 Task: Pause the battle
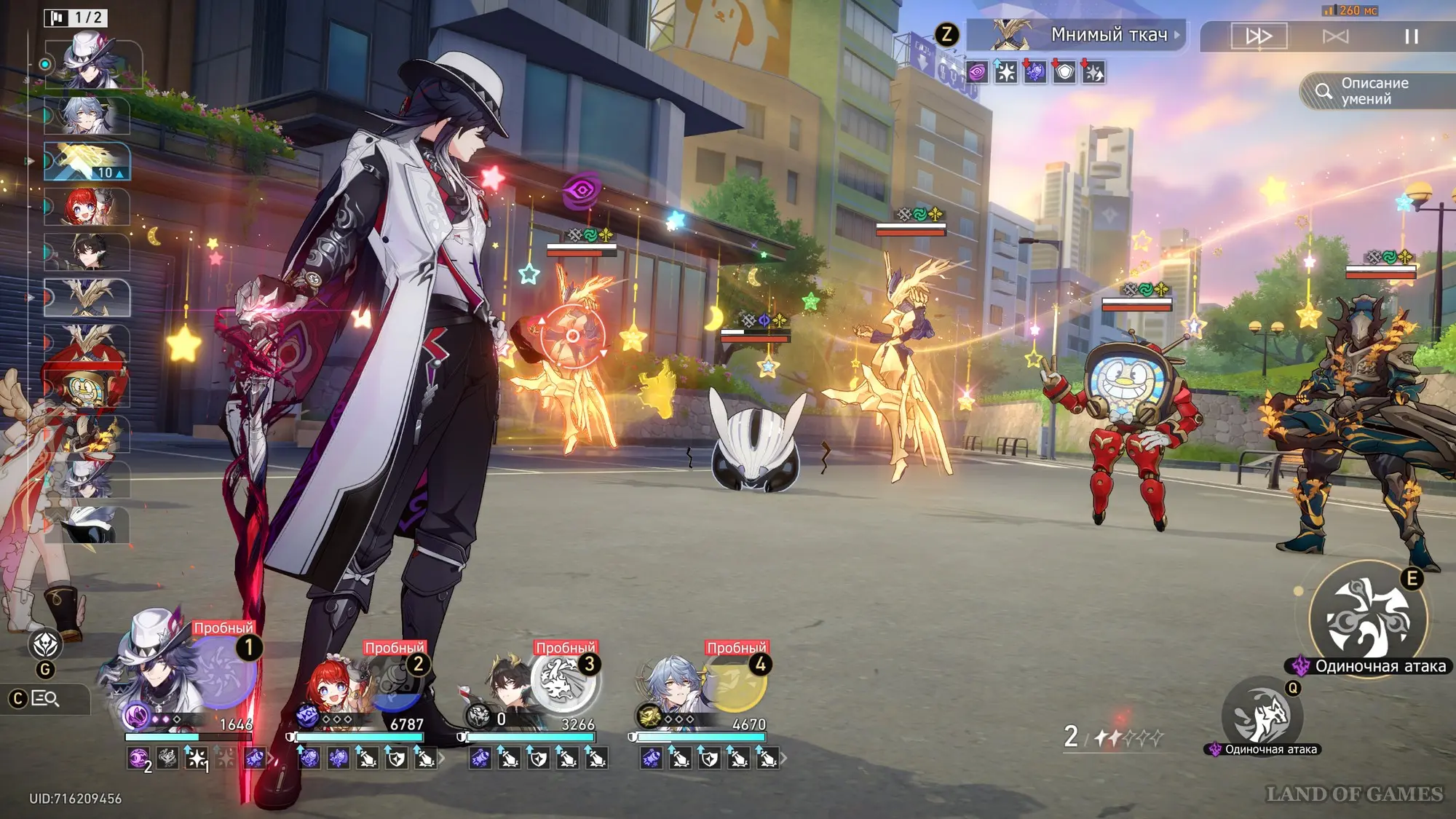pyautogui.click(x=1411, y=36)
